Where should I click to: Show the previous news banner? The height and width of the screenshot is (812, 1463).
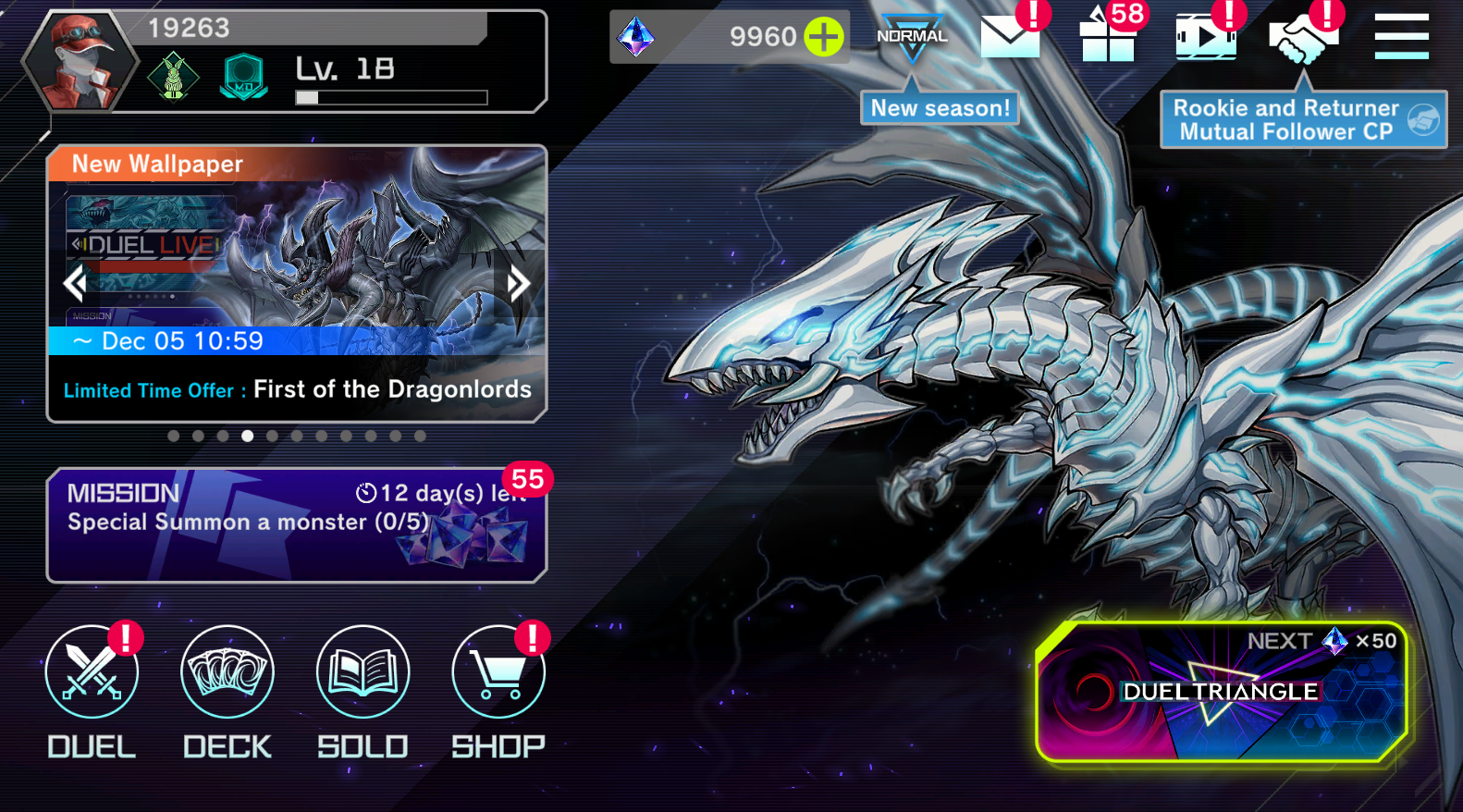coord(75,283)
